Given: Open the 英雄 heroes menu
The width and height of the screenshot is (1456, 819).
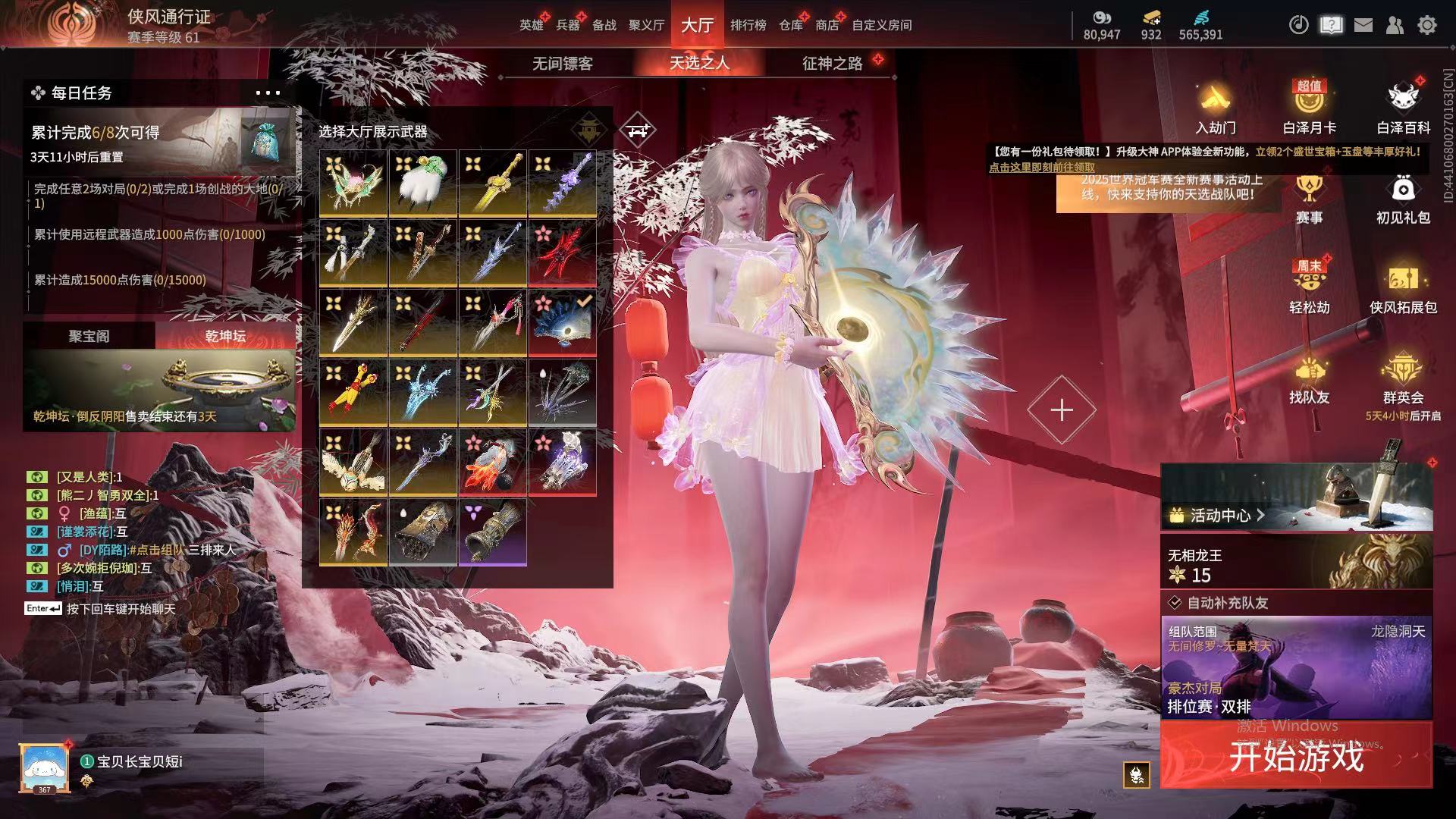Looking at the screenshot, I should tap(531, 25).
